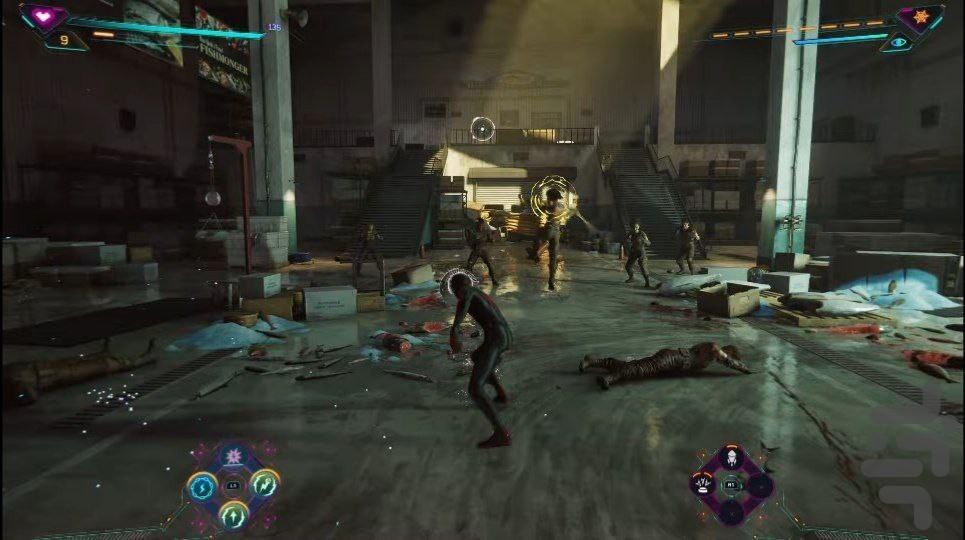Use the green upward arrow ability

coord(233,515)
